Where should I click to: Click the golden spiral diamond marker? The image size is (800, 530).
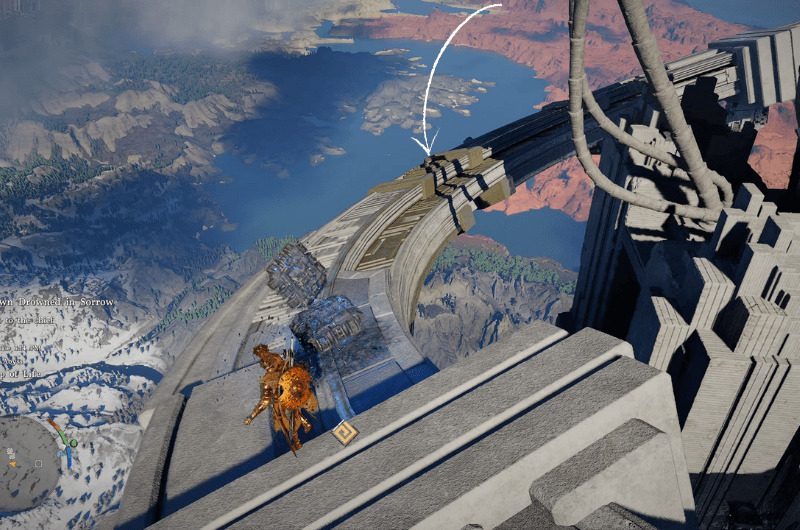(x=345, y=433)
